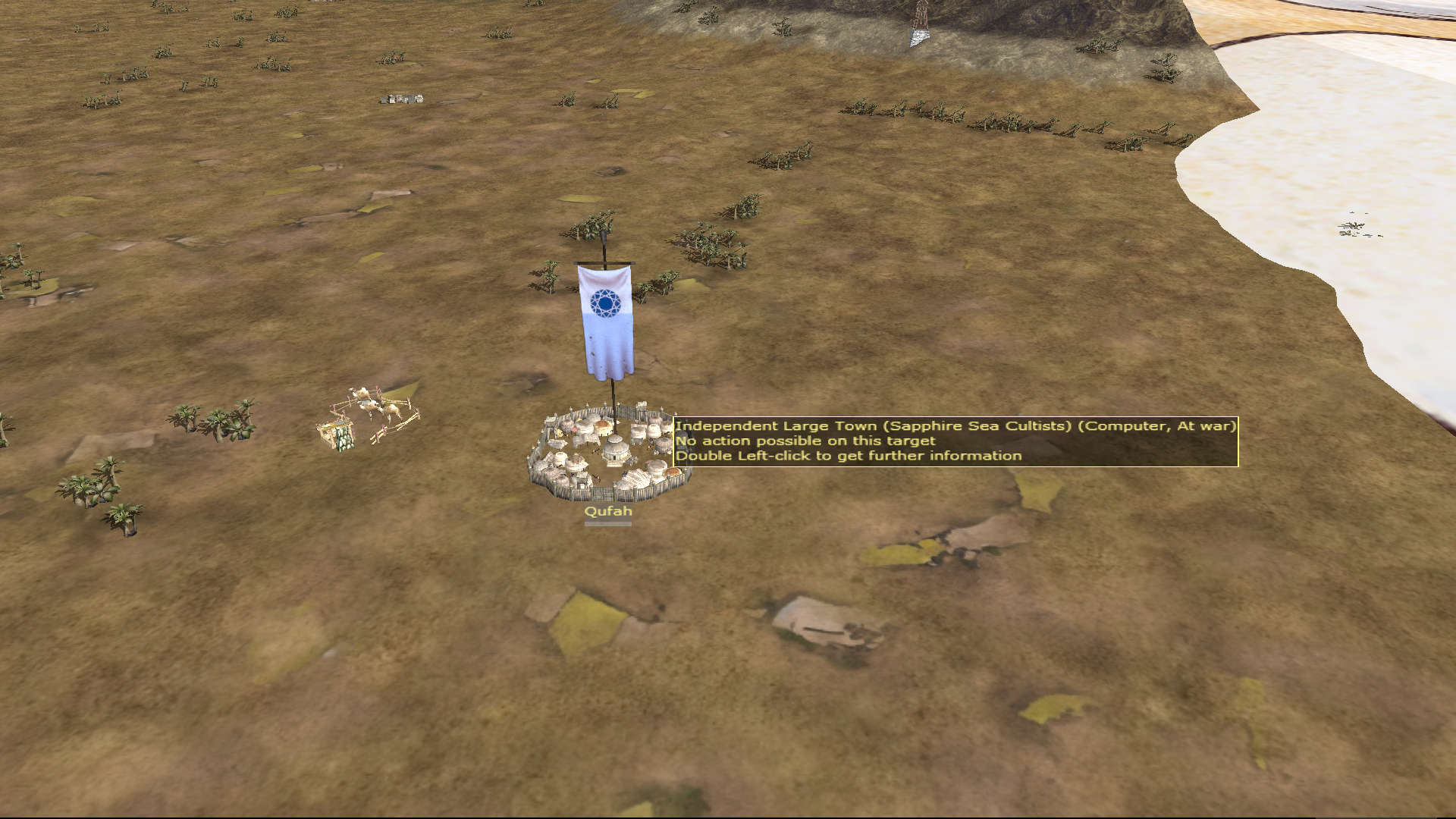Select the Sapphire Sea Cultists faction banner
1456x819 pixels.
click(x=605, y=320)
